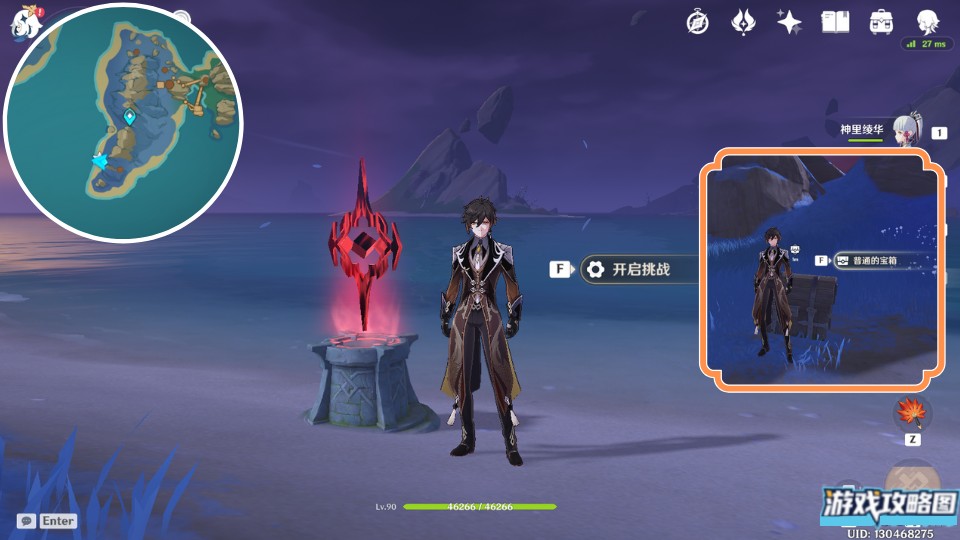Open the Paimon menu icon

coord(22,22)
